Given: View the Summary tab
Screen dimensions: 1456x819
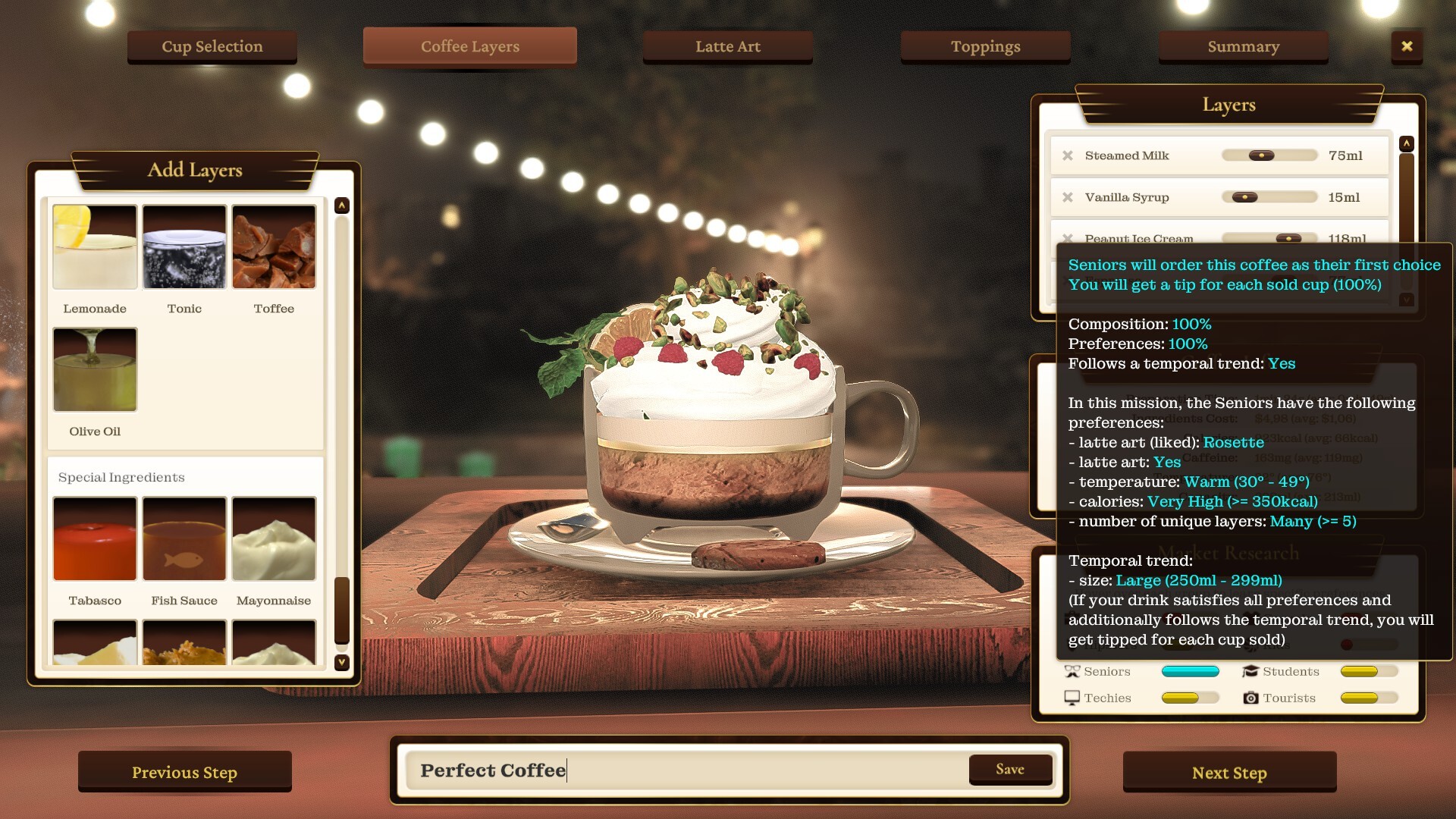Looking at the screenshot, I should 1243,46.
